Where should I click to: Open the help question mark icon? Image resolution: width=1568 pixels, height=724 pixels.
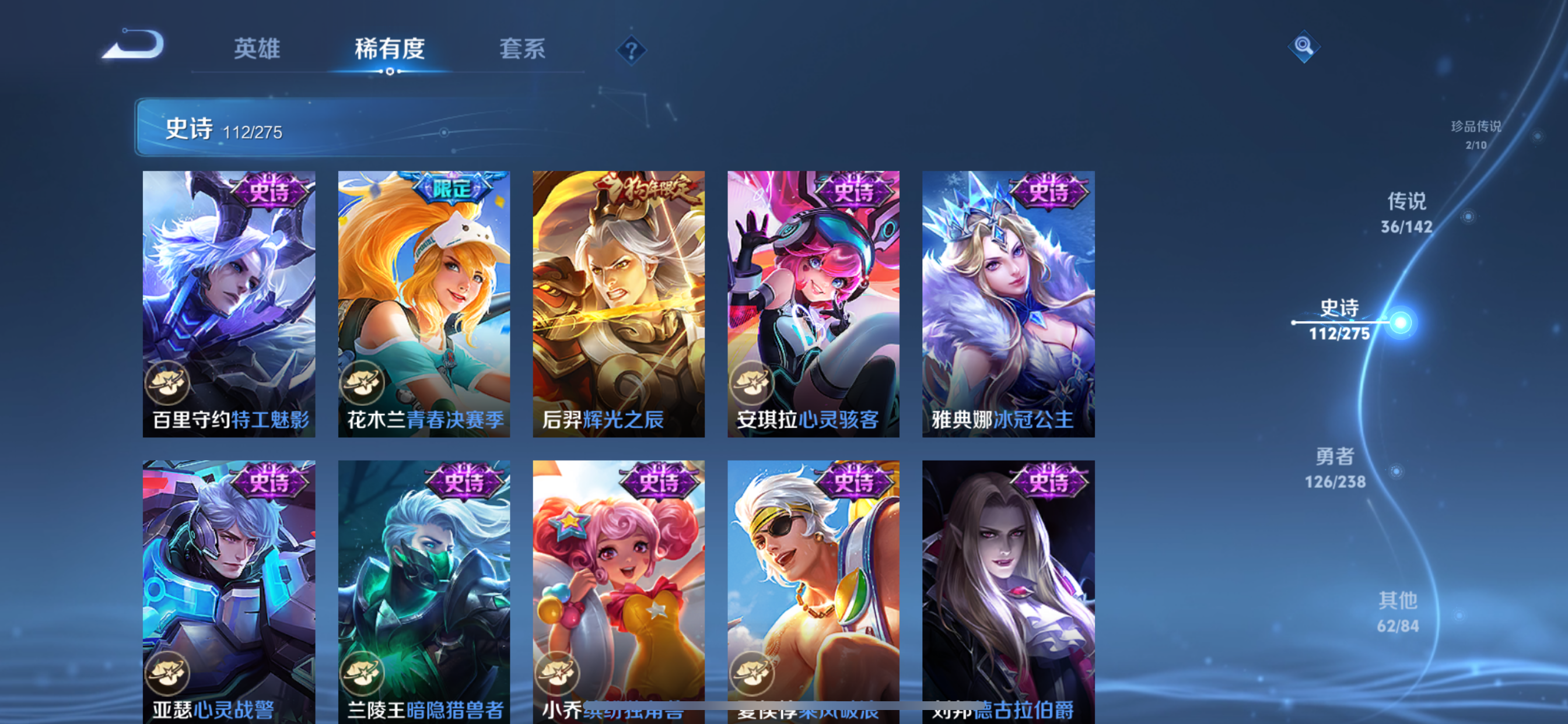coord(630,50)
